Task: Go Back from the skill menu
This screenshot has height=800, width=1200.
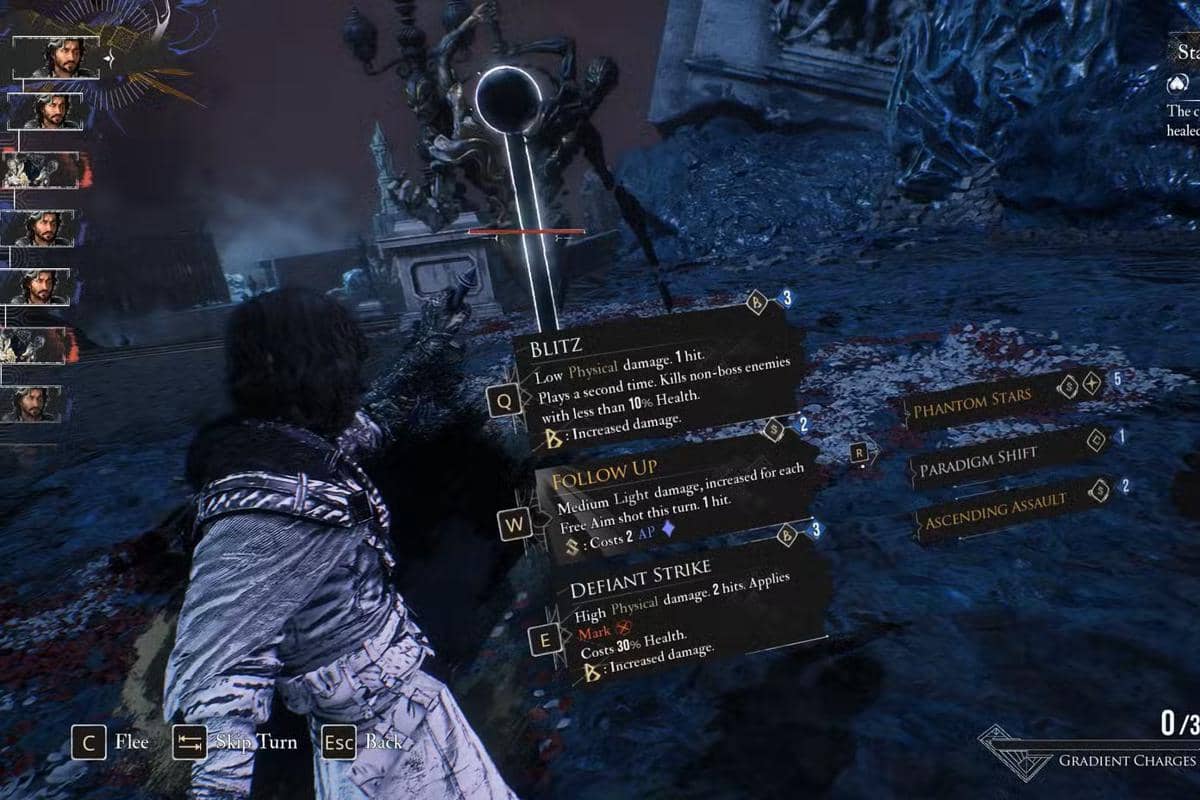Action: 363,742
